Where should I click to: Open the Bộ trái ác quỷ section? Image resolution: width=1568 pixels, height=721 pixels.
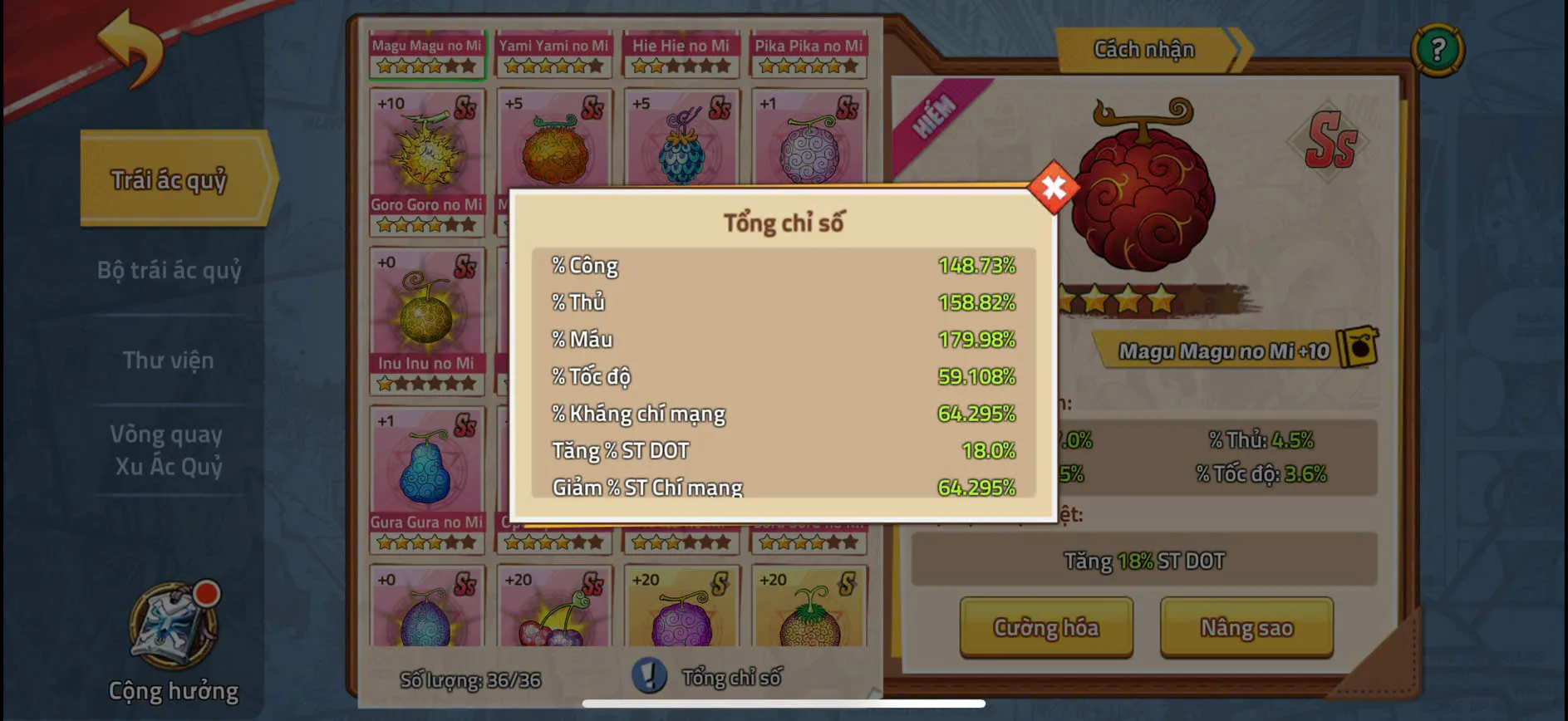coord(170,270)
